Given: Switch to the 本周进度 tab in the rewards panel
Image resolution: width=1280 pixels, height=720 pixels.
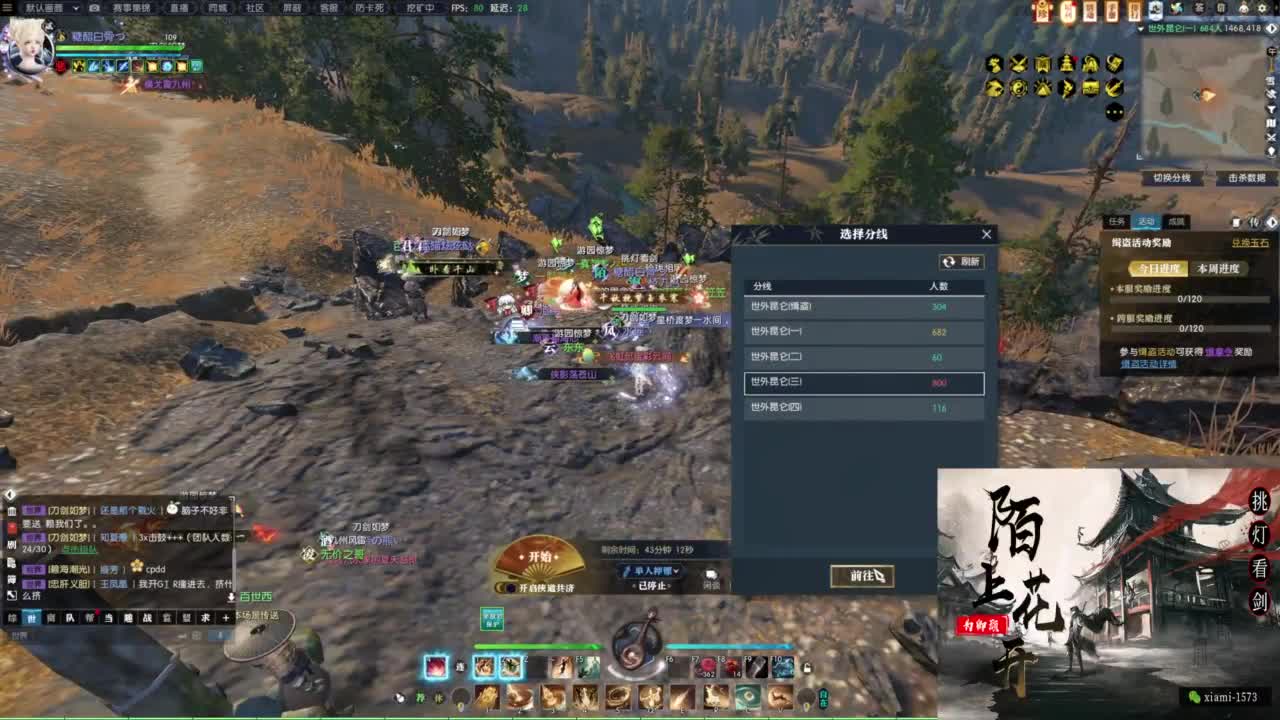Looking at the screenshot, I should [1218, 269].
